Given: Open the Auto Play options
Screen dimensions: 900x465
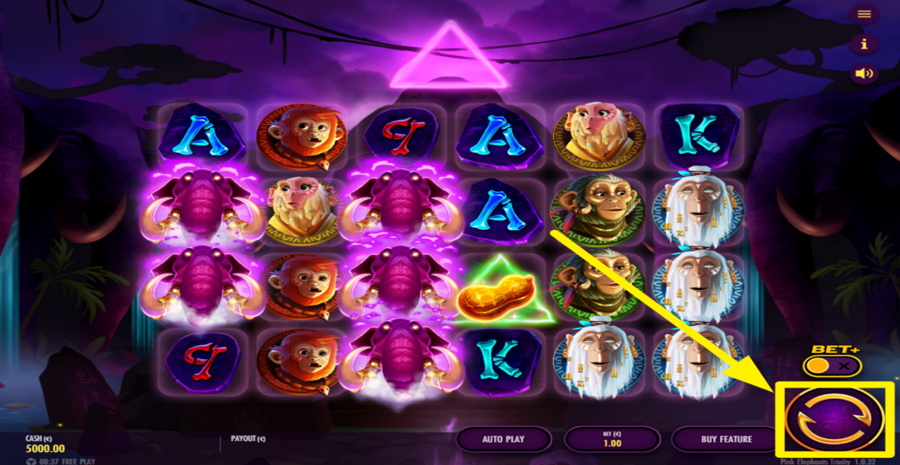Looking at the screenshot, I should pyautogui.click(x=504, y=438).
